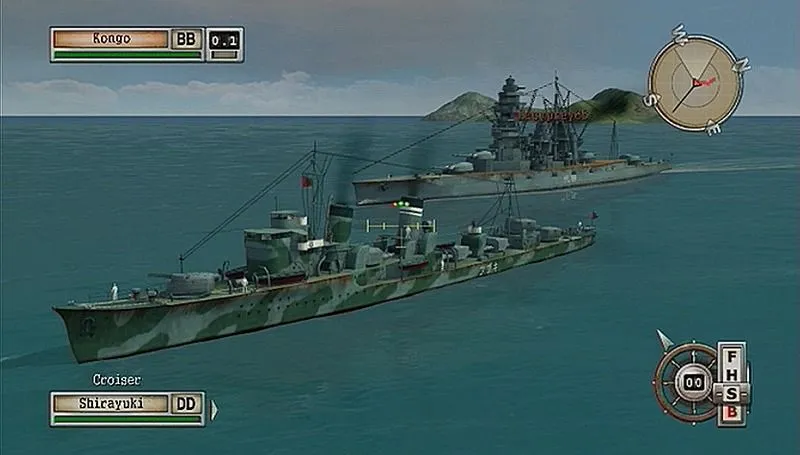
Task: Select the Shirayuki unit name panel
Action: (x=111, y=403)
